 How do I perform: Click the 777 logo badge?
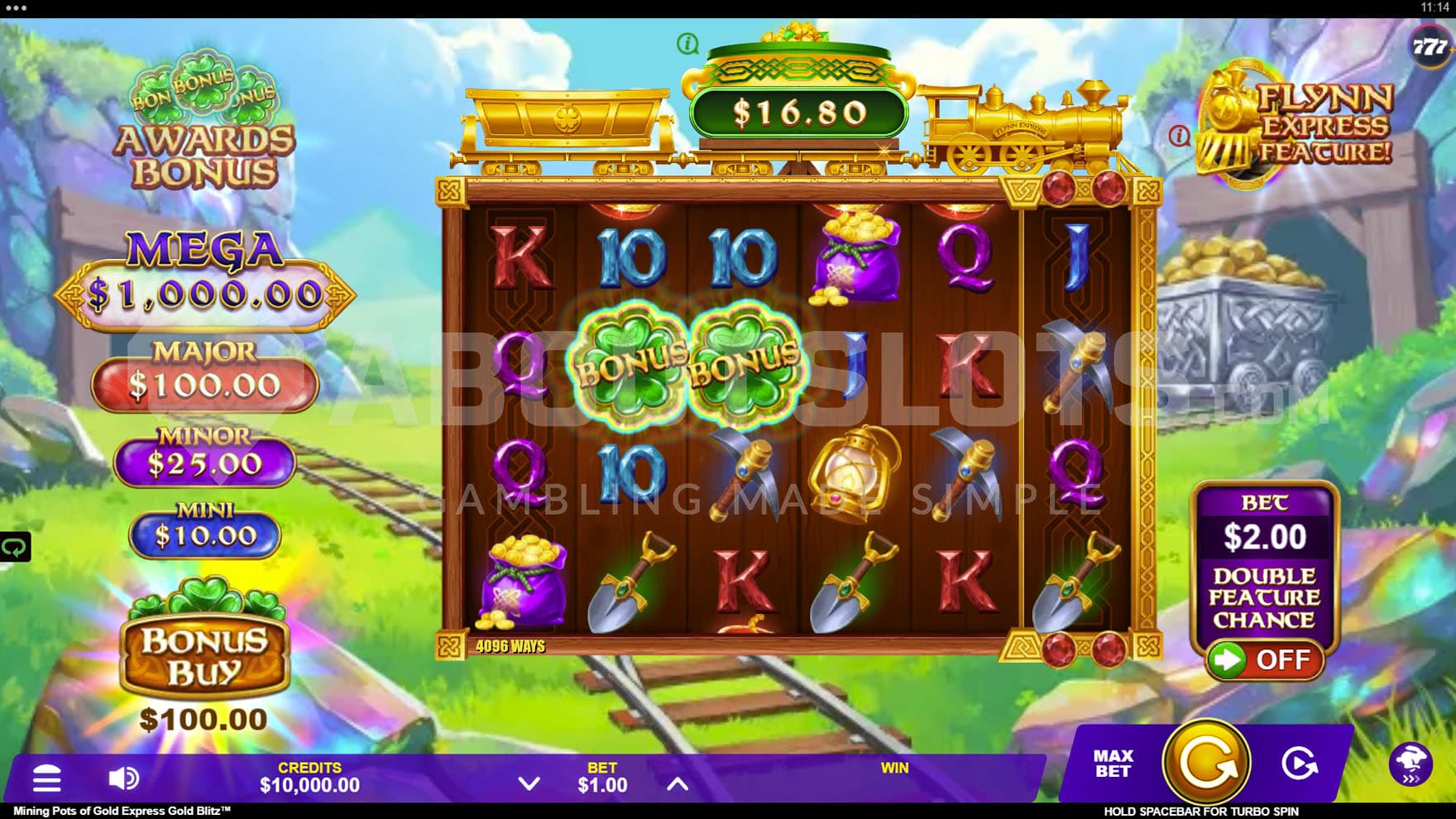click(1429, 46)
